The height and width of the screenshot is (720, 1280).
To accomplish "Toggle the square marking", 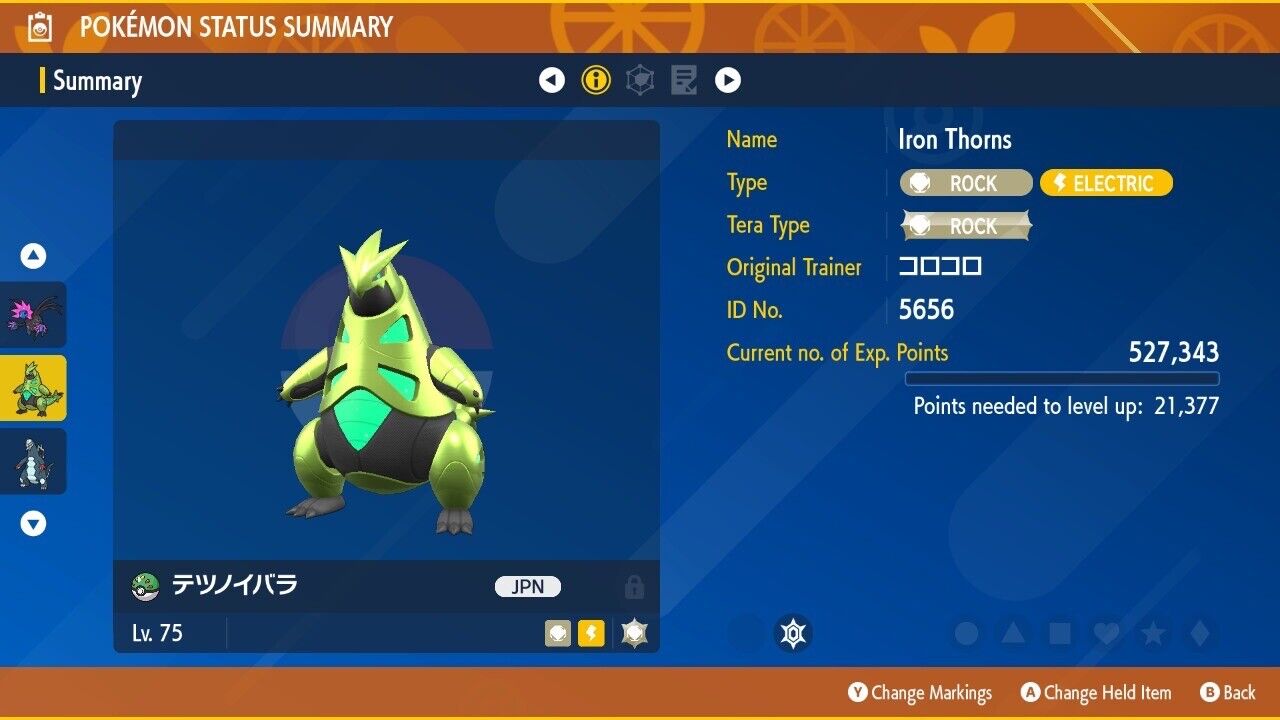I will 1059,633.
